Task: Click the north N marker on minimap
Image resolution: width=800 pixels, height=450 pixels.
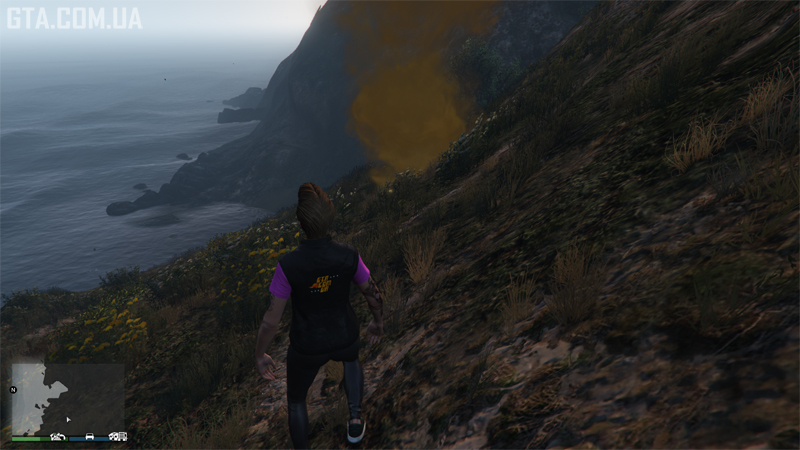Action: pos(14,389)
